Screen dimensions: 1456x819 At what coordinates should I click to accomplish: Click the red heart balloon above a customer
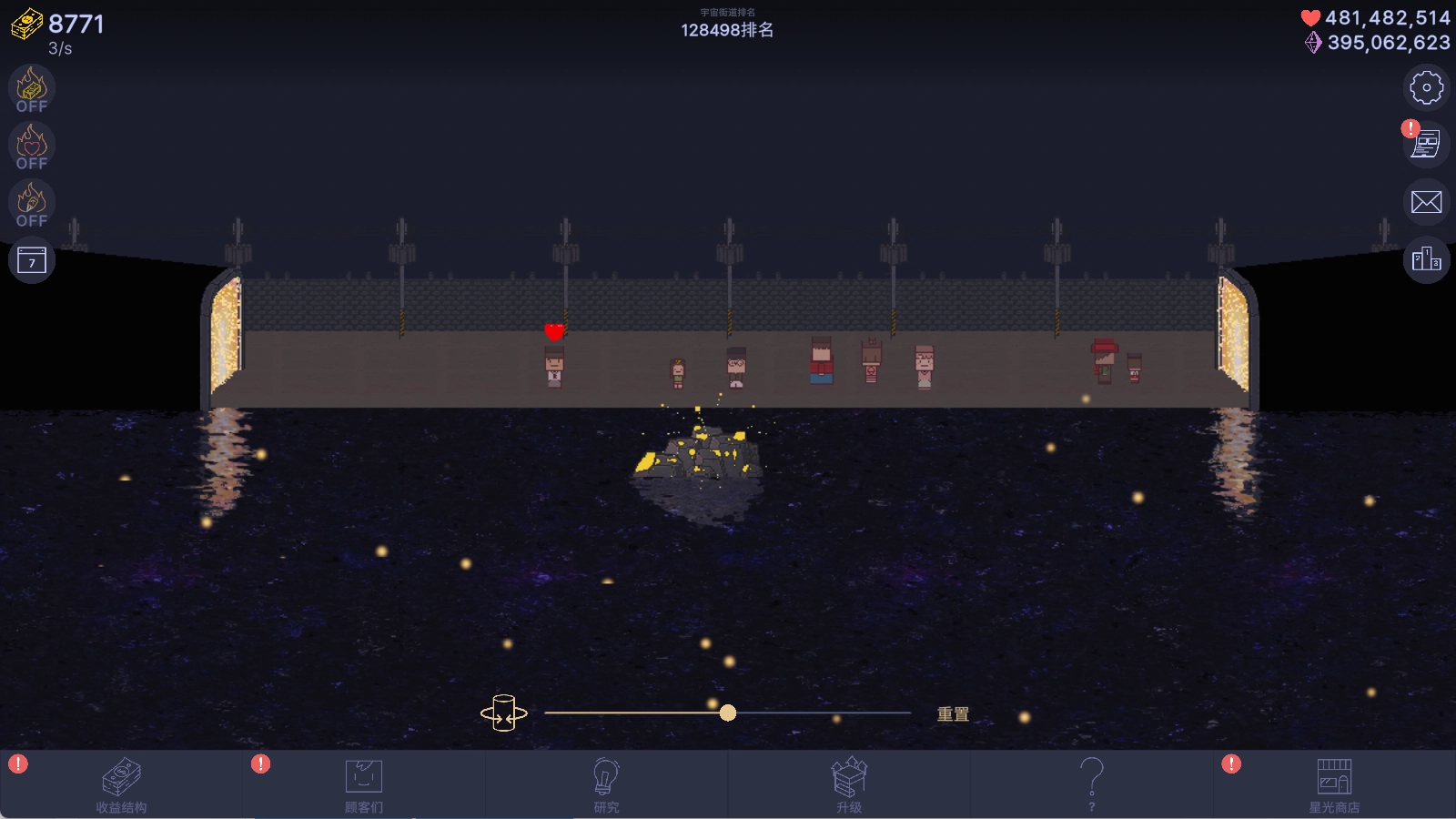[x=555, y=331]
